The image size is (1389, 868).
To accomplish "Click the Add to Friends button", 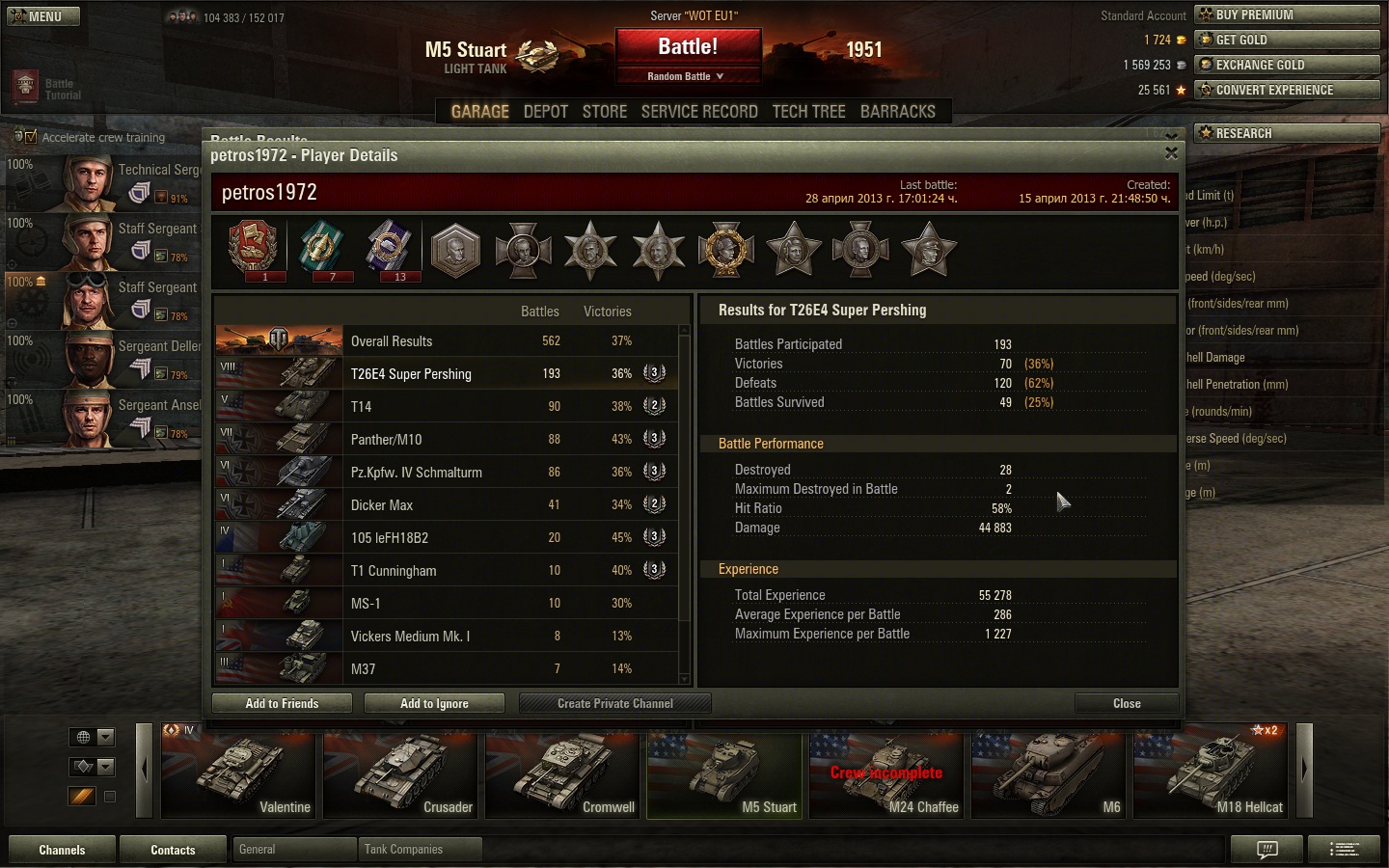I will [282, 704].
